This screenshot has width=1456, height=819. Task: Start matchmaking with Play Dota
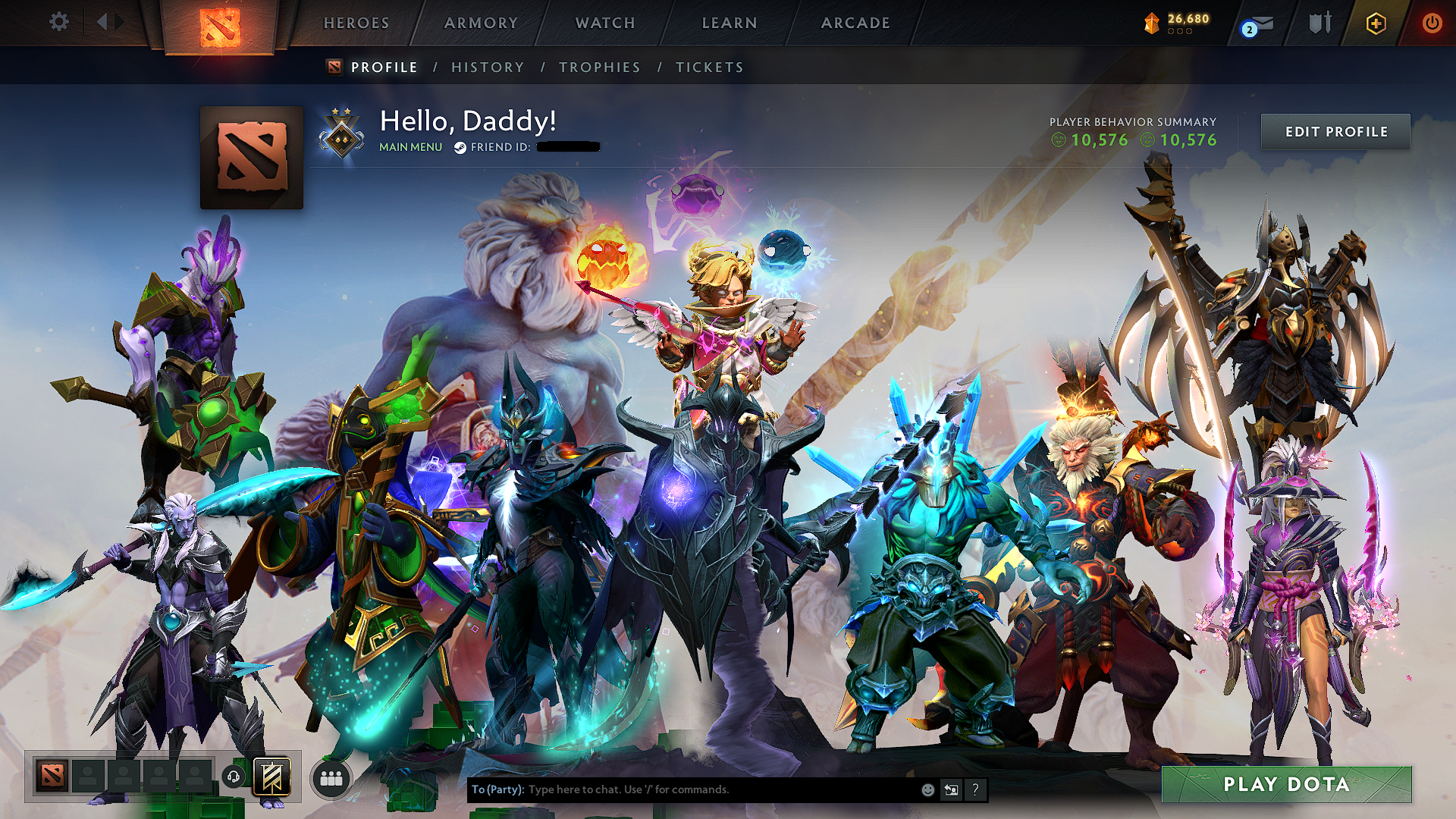[1286, 784]
